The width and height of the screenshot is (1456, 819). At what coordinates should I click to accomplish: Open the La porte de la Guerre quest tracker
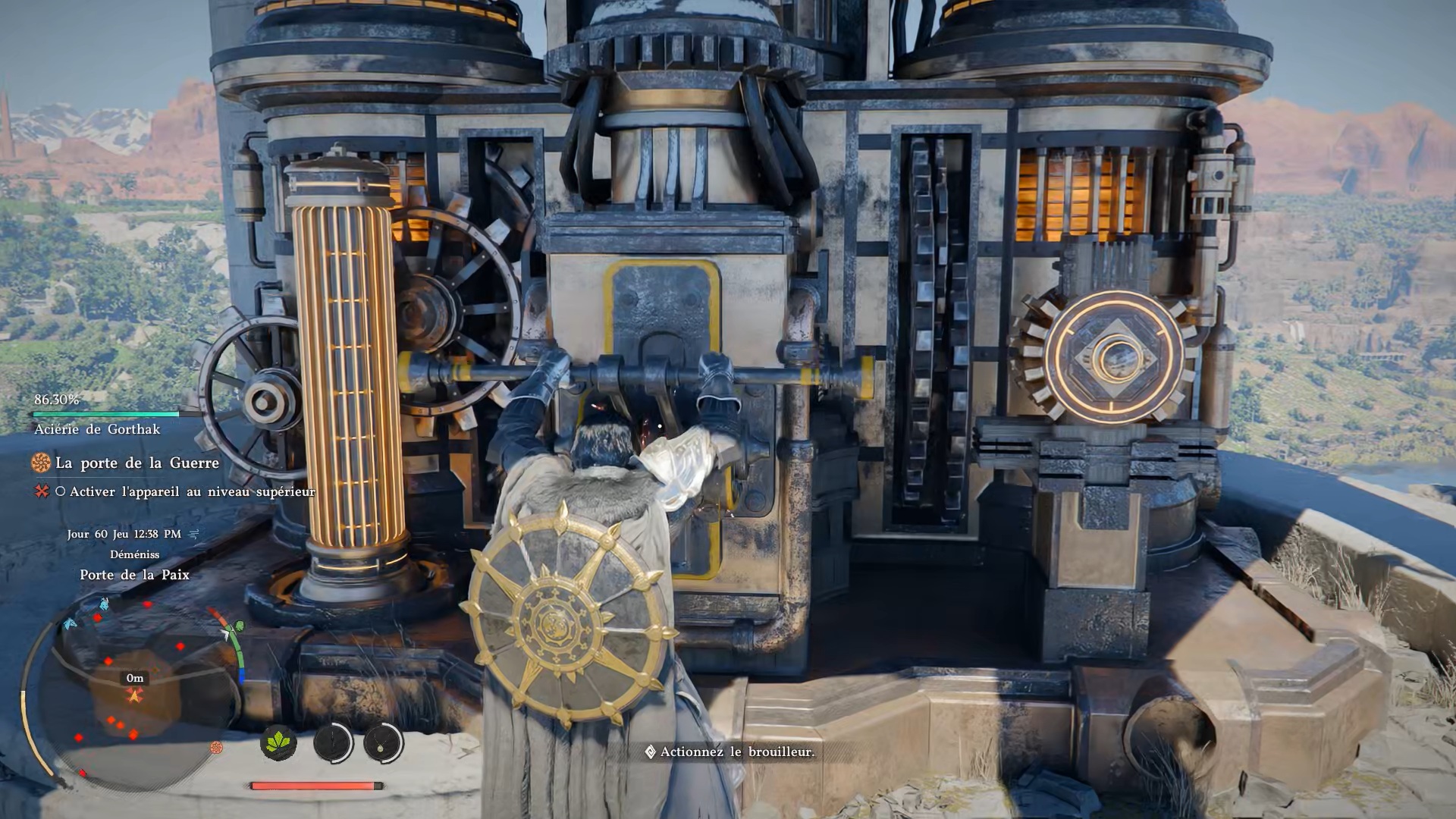coord(137,463)
